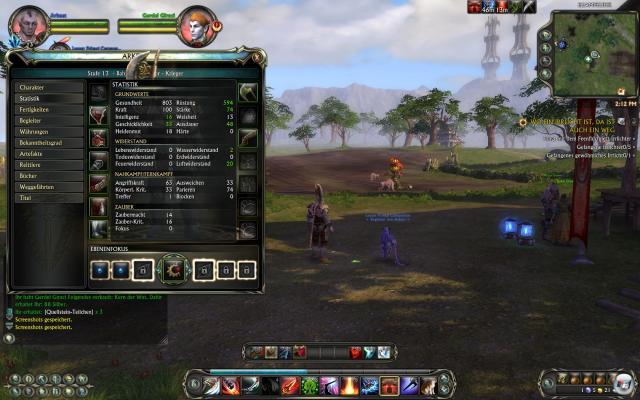Viewport: 640px width, 400px height.
Task: Switch to the Fertigkeiten tab
Action: point(47,110)
